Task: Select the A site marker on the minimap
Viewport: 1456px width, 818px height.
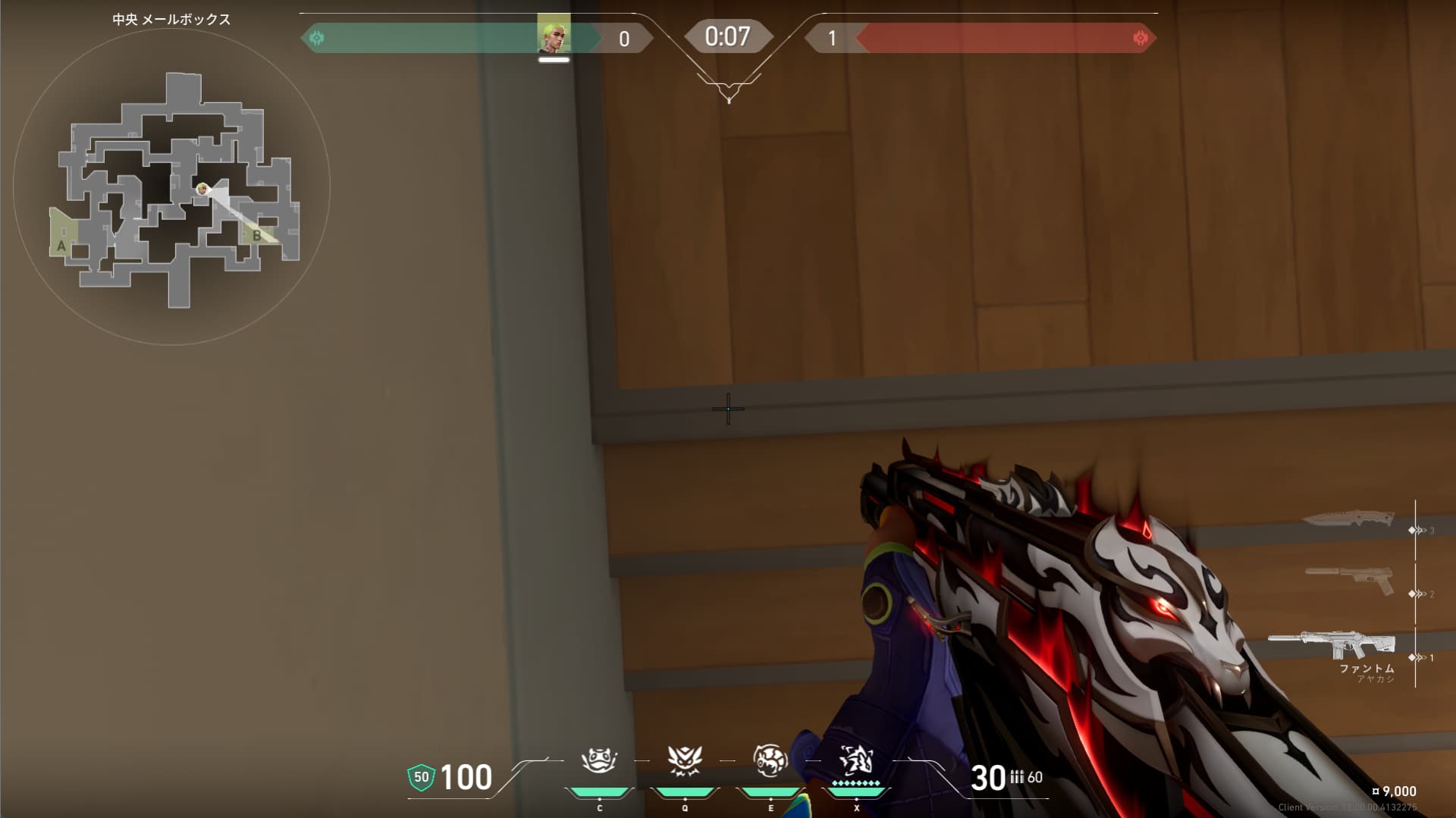Action: point(61,246)
